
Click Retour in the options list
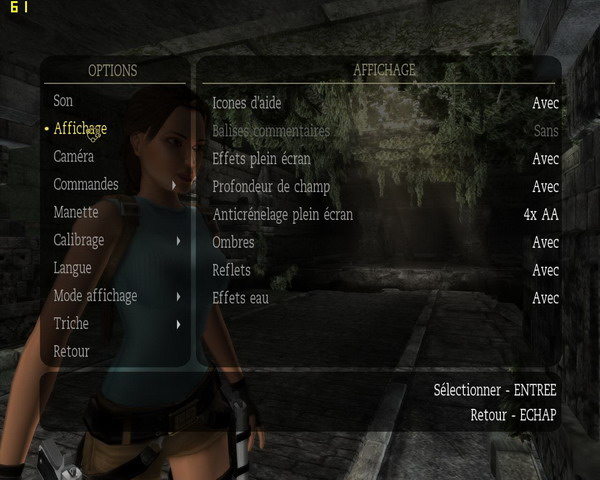71,352
